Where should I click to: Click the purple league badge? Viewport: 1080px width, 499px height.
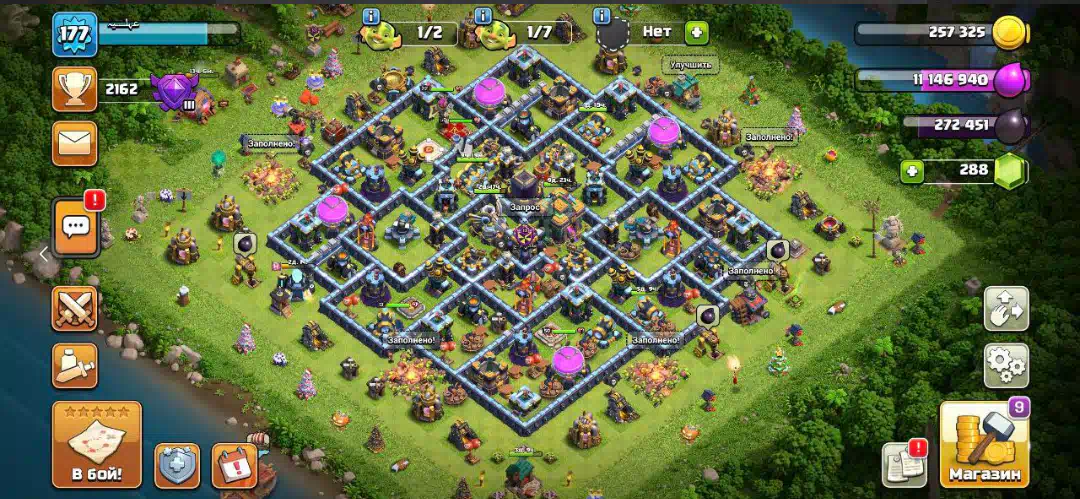click(x=174, y=90)
